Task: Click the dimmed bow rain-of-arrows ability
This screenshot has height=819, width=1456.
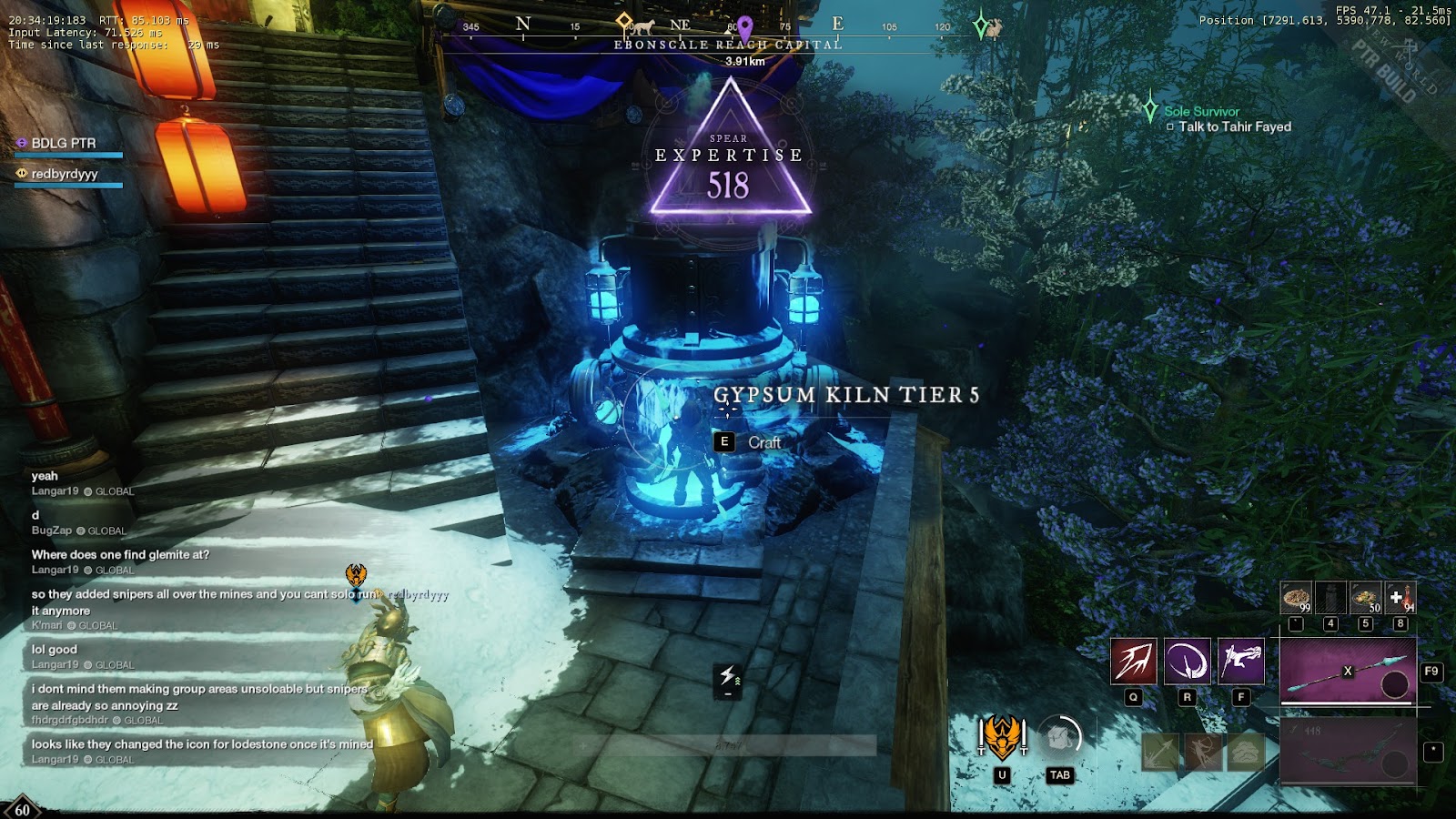Action: click(1159, 752)
